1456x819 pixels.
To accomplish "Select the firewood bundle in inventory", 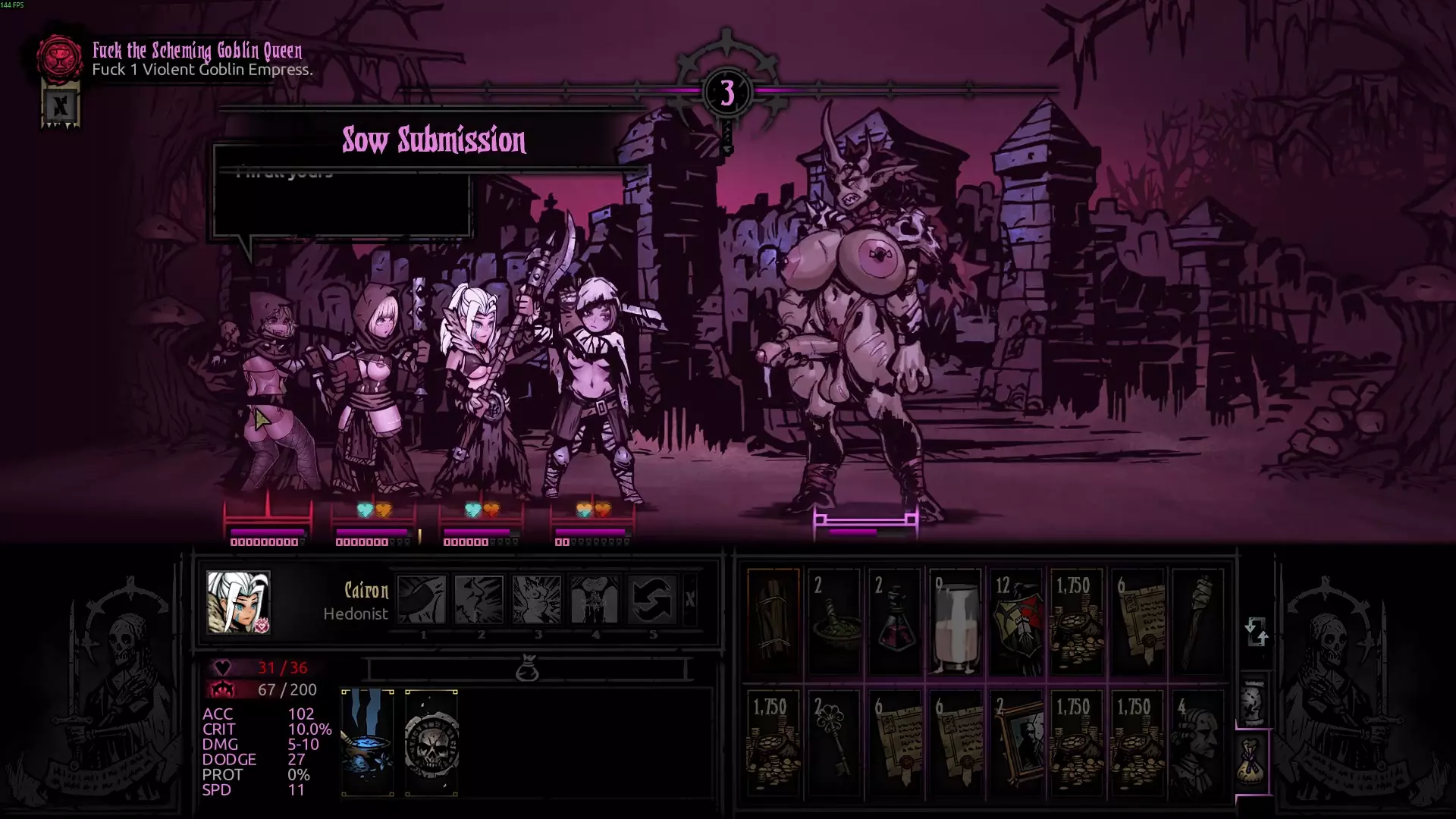I will [773, 622].
